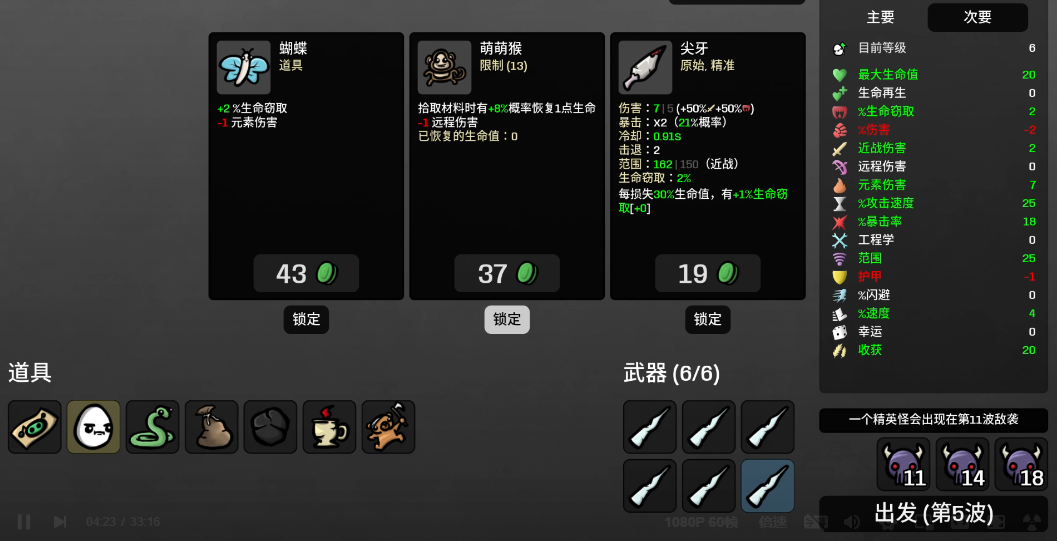Check the brown tied sack item
The width and height of the screenshot is (1057, 541).
[x=212, y=427]
